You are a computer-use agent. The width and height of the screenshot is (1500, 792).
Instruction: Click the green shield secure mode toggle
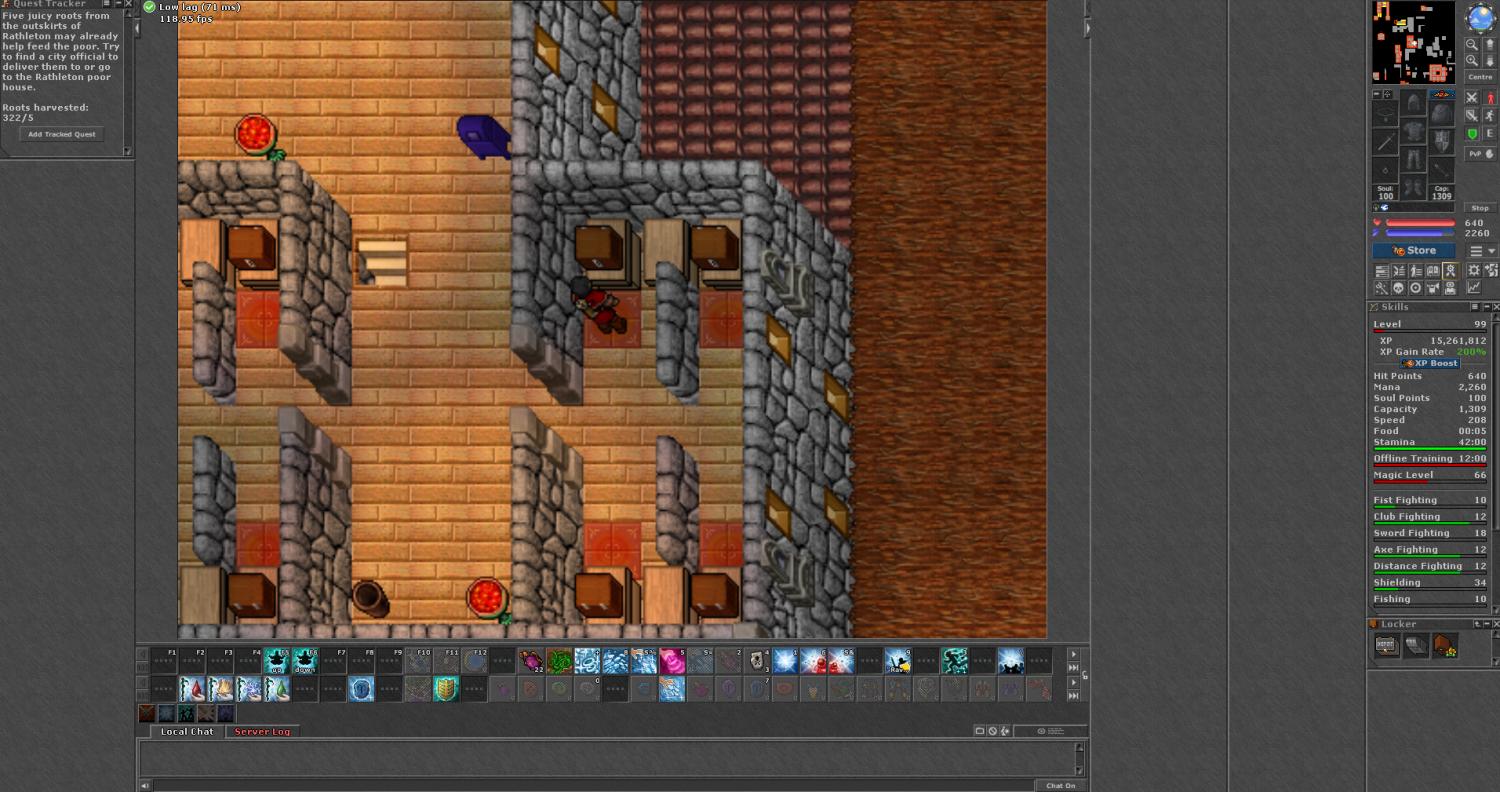click(x=1472, y=134)
